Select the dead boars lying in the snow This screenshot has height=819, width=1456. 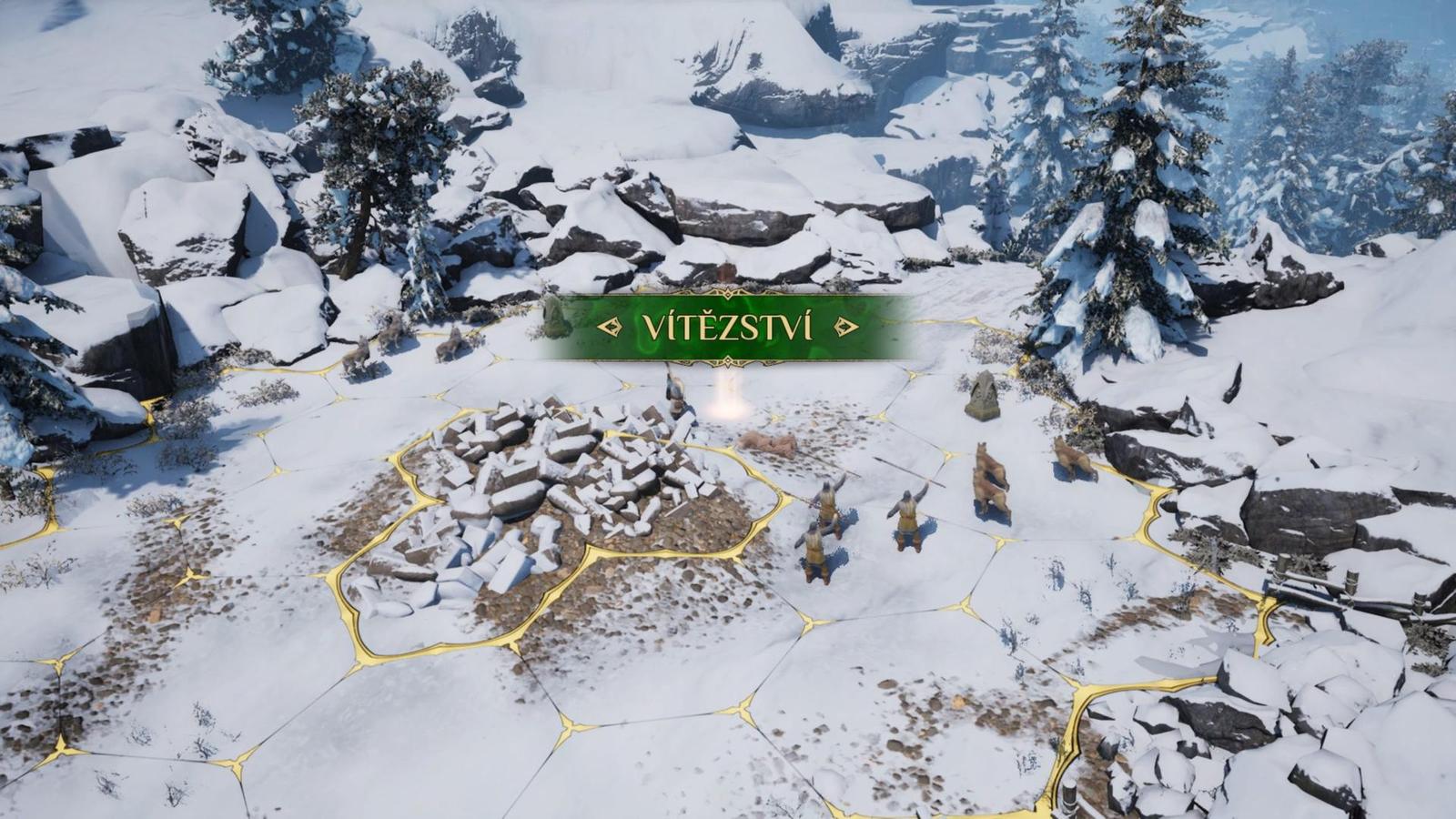[x=769, y=443]
